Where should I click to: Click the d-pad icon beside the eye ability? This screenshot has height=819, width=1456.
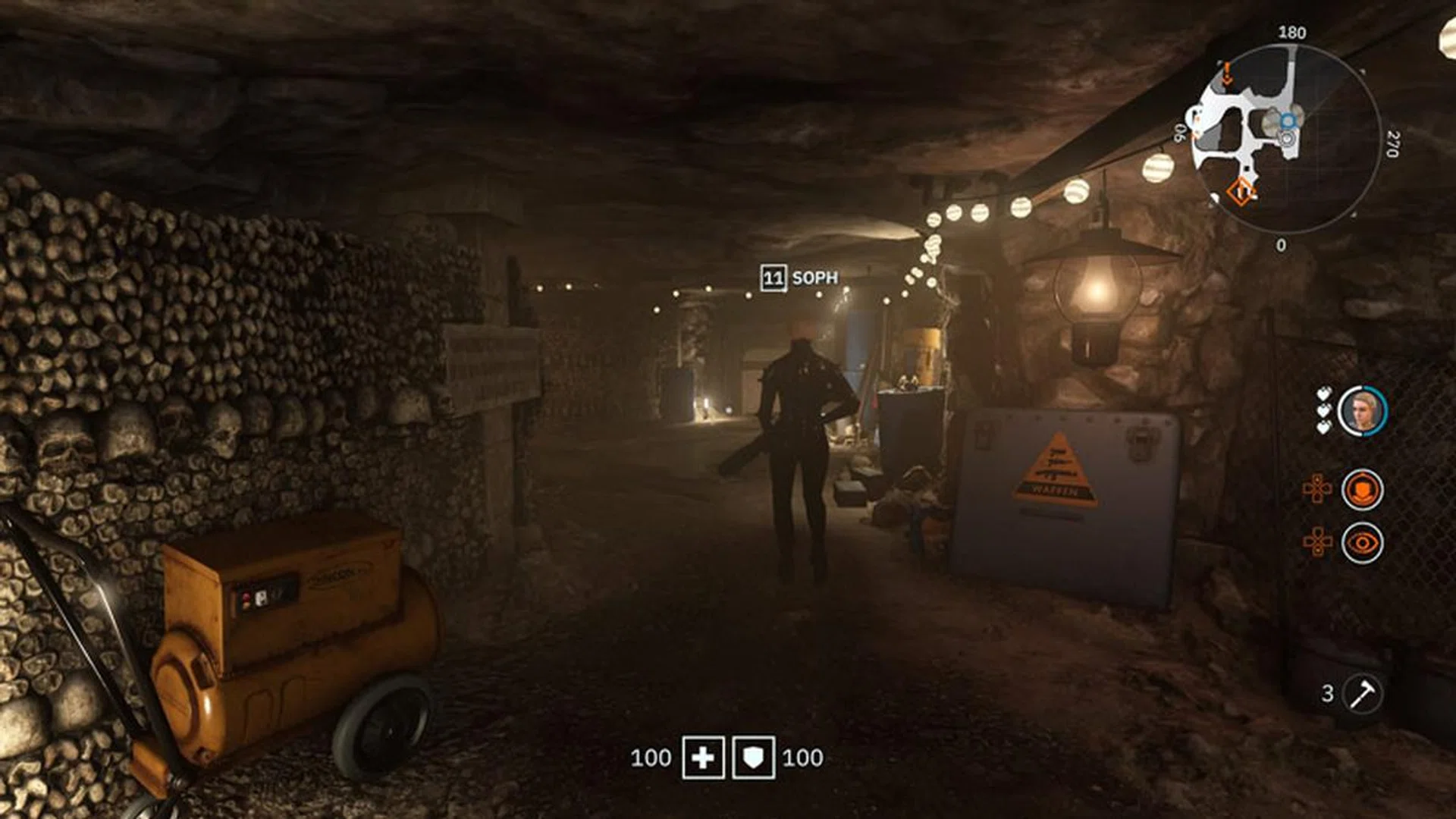pyautogui.click(x=1317, y=542)
